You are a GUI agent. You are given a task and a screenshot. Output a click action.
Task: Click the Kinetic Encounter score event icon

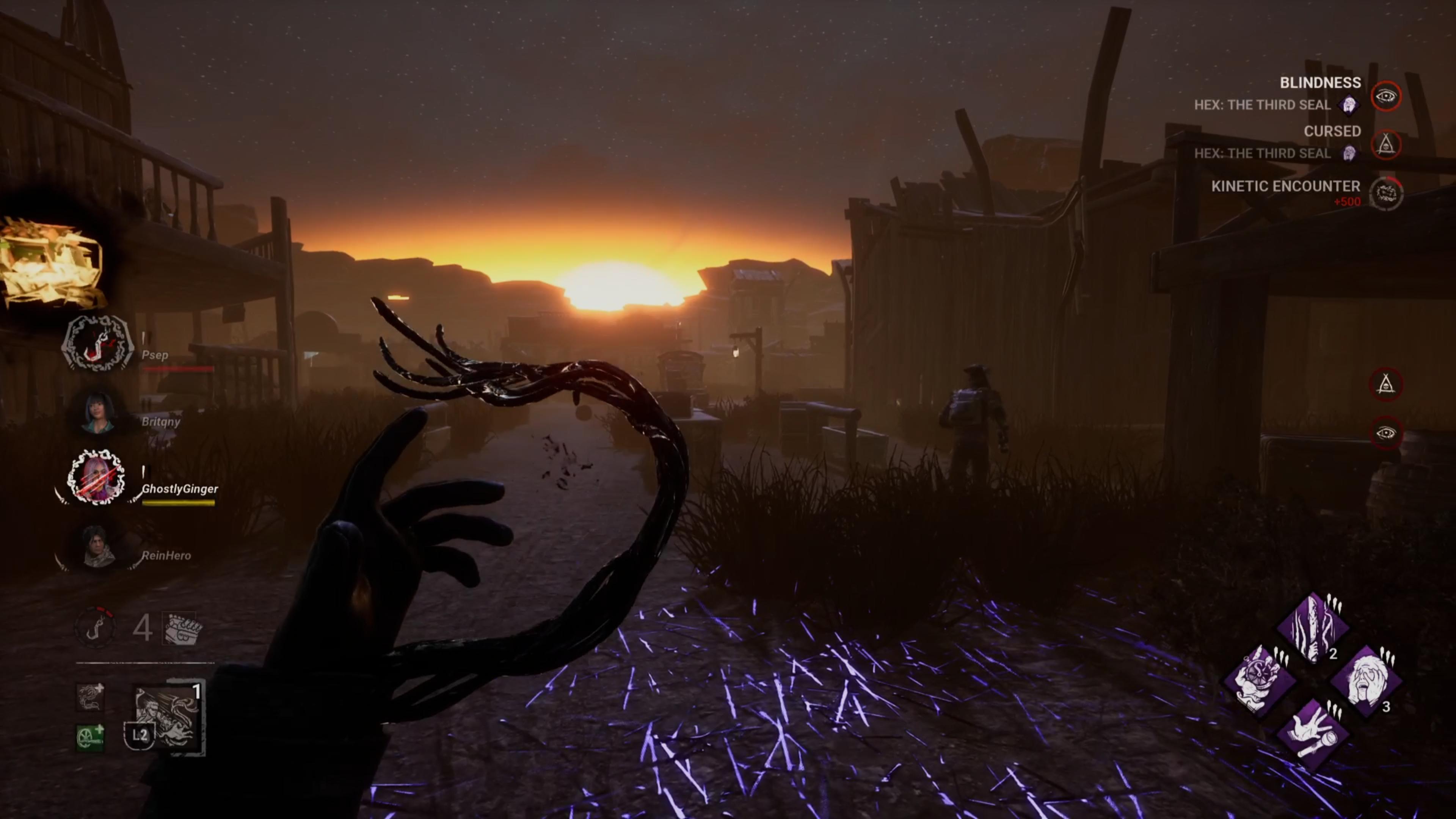[1386, 193]
